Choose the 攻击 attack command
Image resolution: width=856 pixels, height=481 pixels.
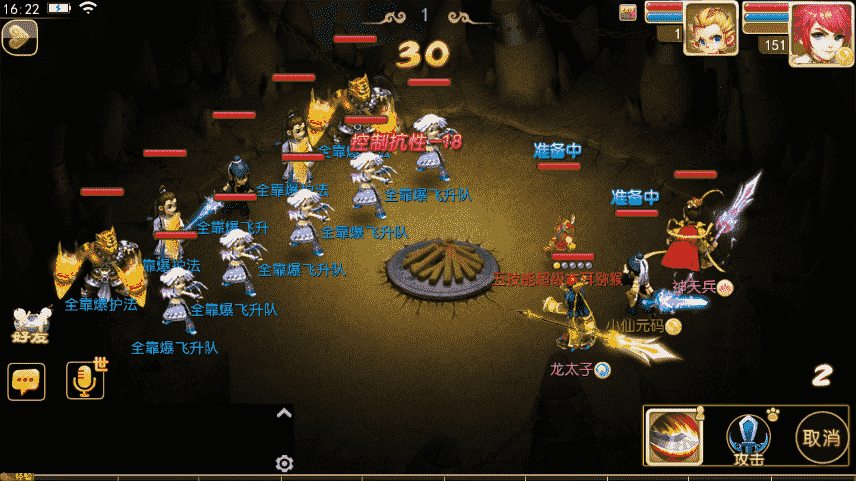click(749, 439)
